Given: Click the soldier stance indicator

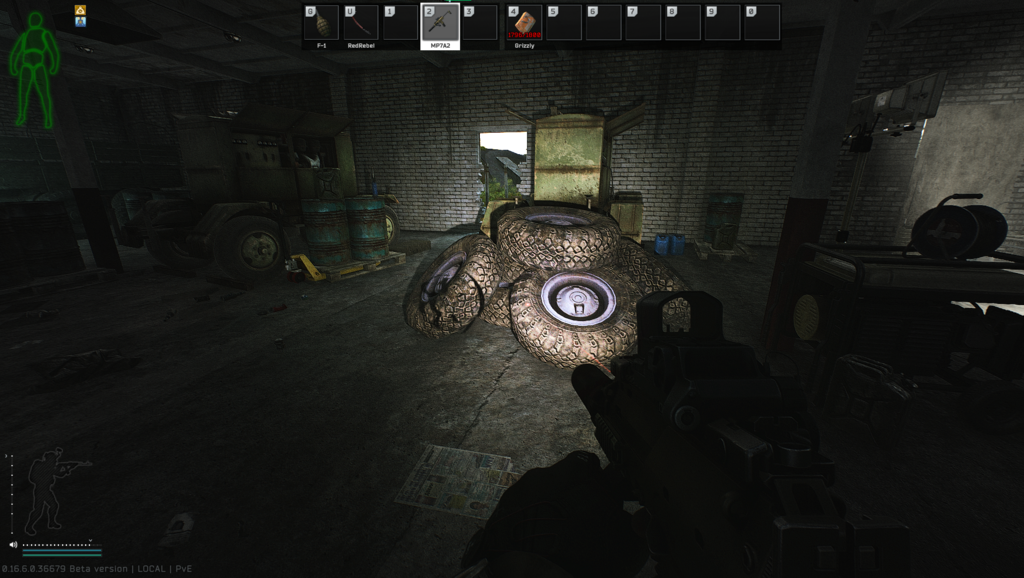Looking at the screenshot, I should tap(52, 492).
